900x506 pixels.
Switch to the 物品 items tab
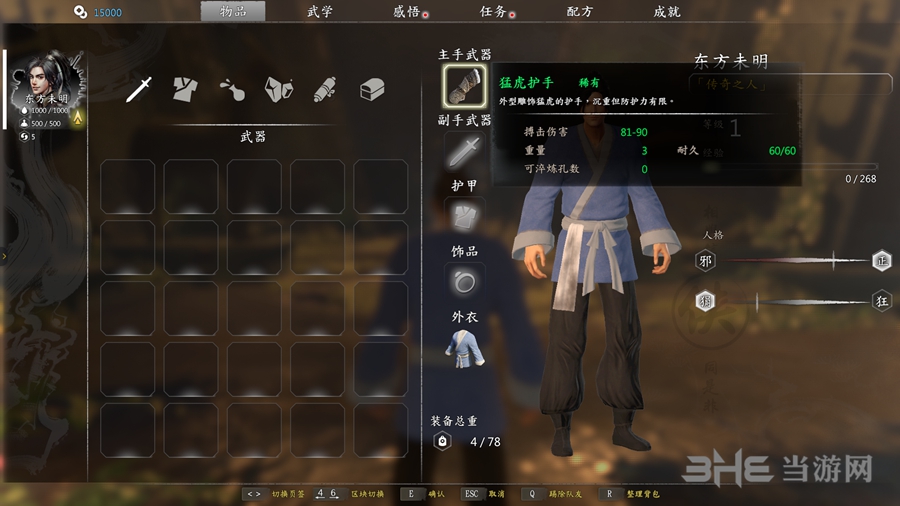[x=232, y=12]
